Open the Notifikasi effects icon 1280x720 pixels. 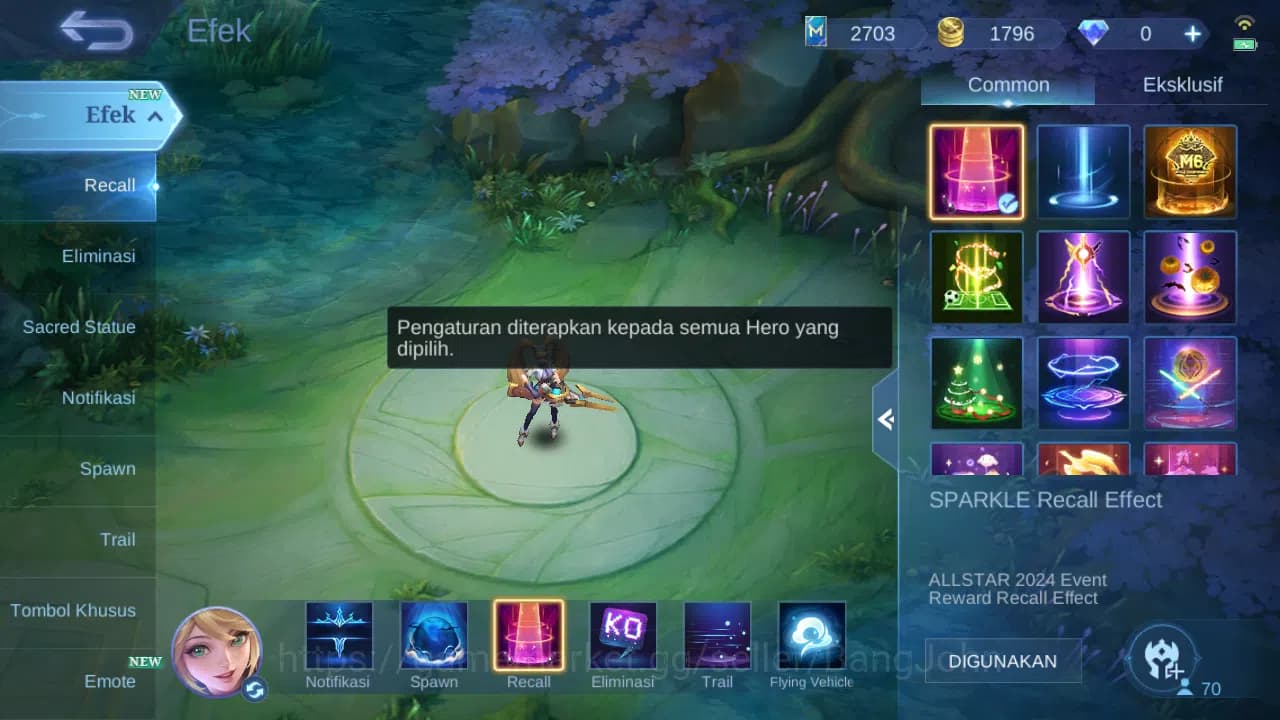click(x=340, y=634)
